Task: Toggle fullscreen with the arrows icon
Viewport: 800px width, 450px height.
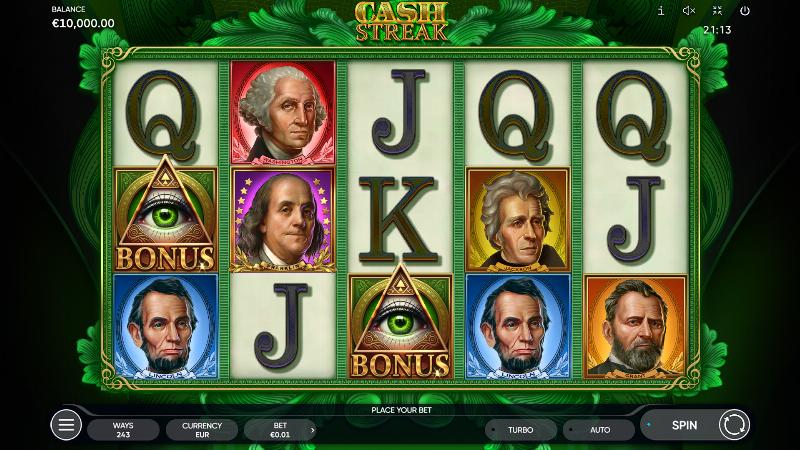Action: (717, 11)
